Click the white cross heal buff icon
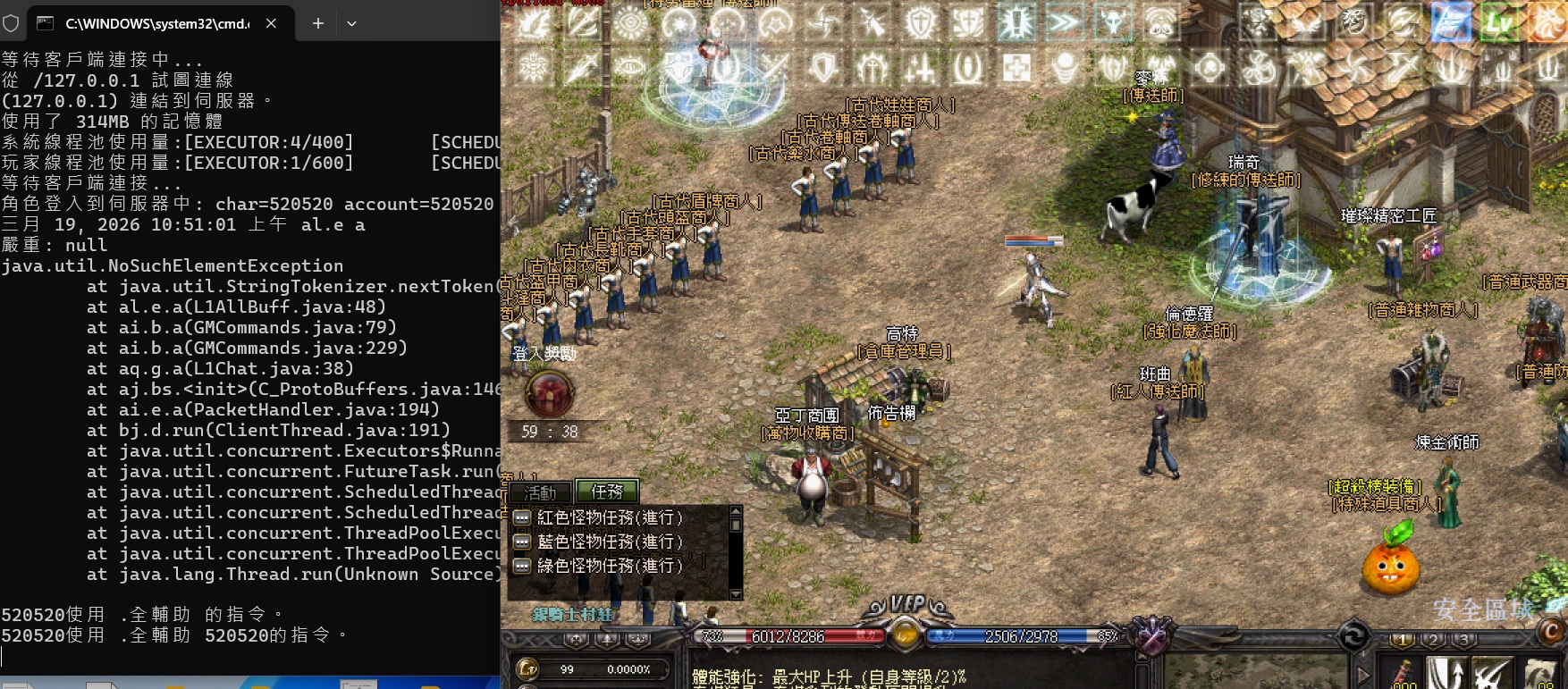The height and width of the screenshot is (689, 1568). click(1016, 67)
